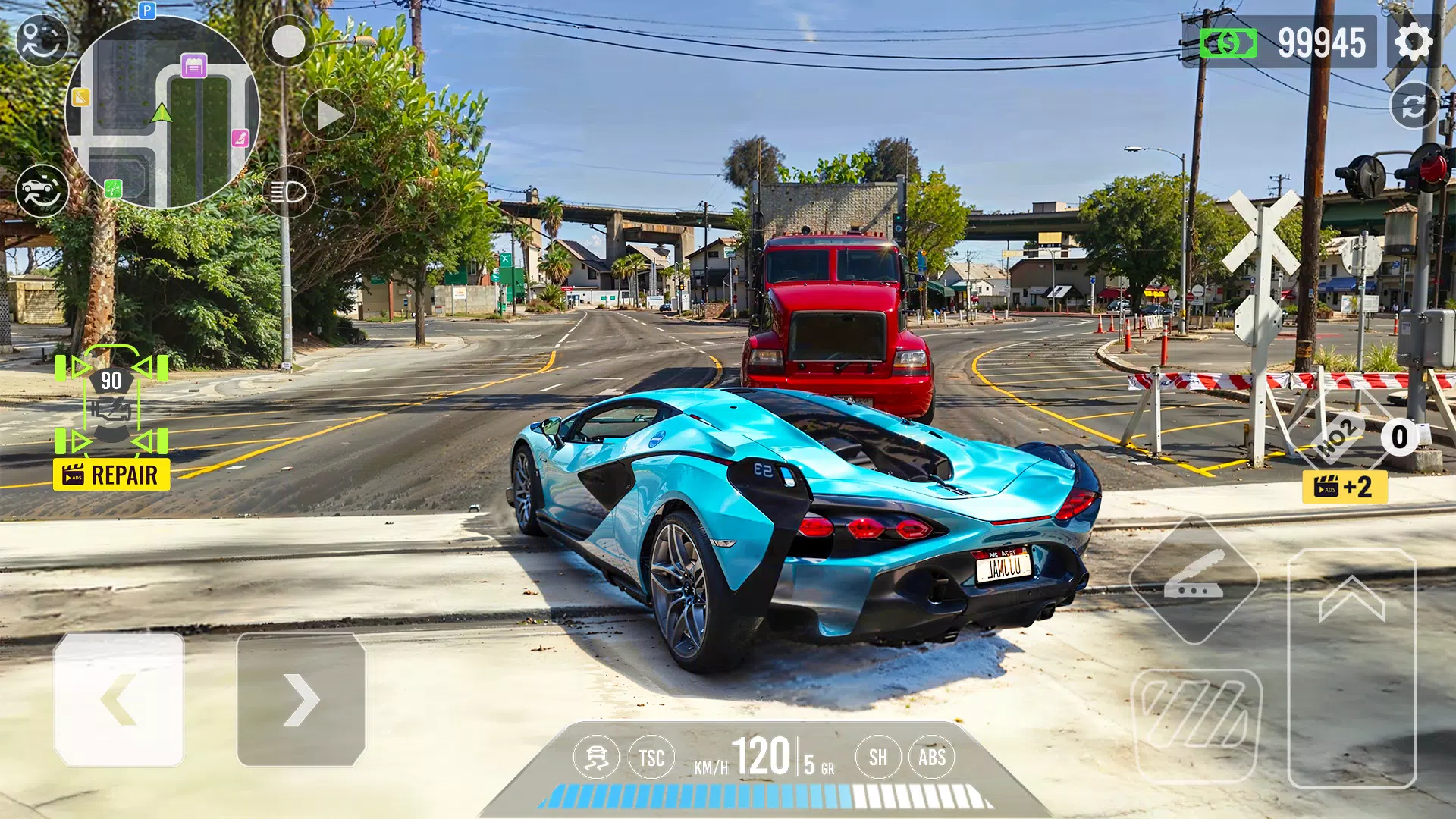Tap the +2 ad reward button
This screenshot has width=1456, height=819.
1345,485
